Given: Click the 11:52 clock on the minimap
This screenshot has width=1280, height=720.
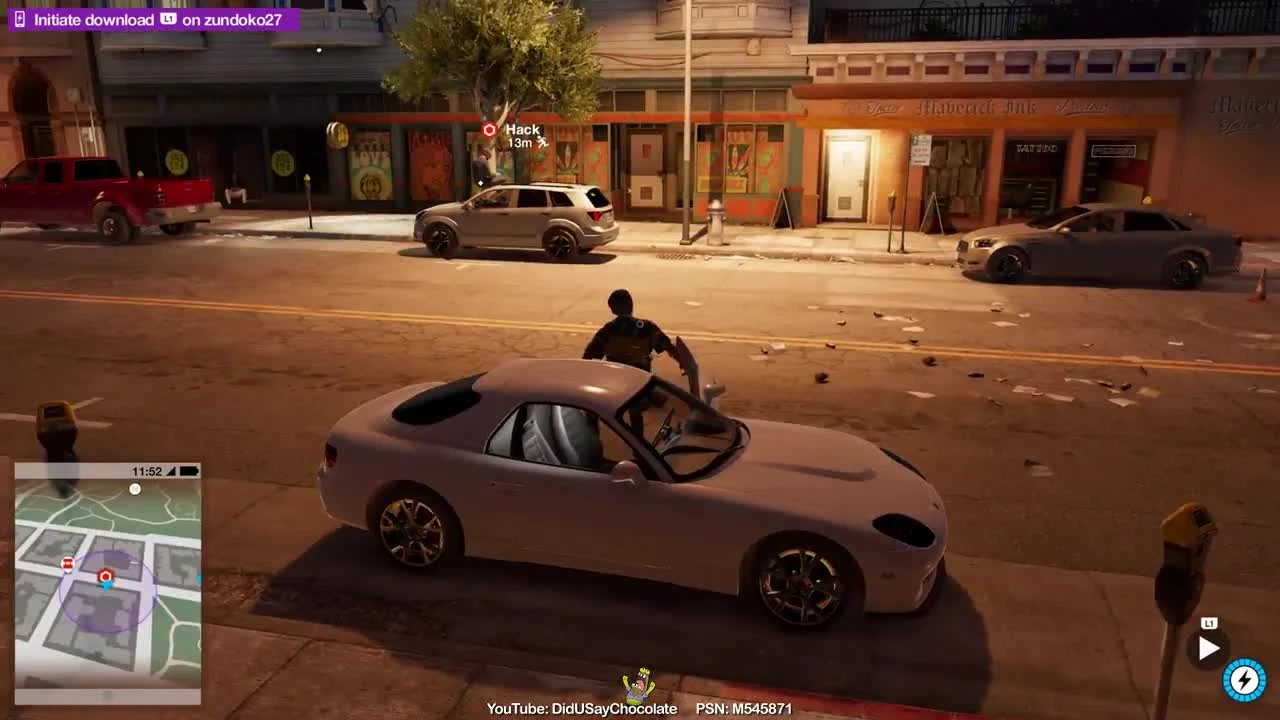Looking at the screenshot, I should [x=146, y=469].
